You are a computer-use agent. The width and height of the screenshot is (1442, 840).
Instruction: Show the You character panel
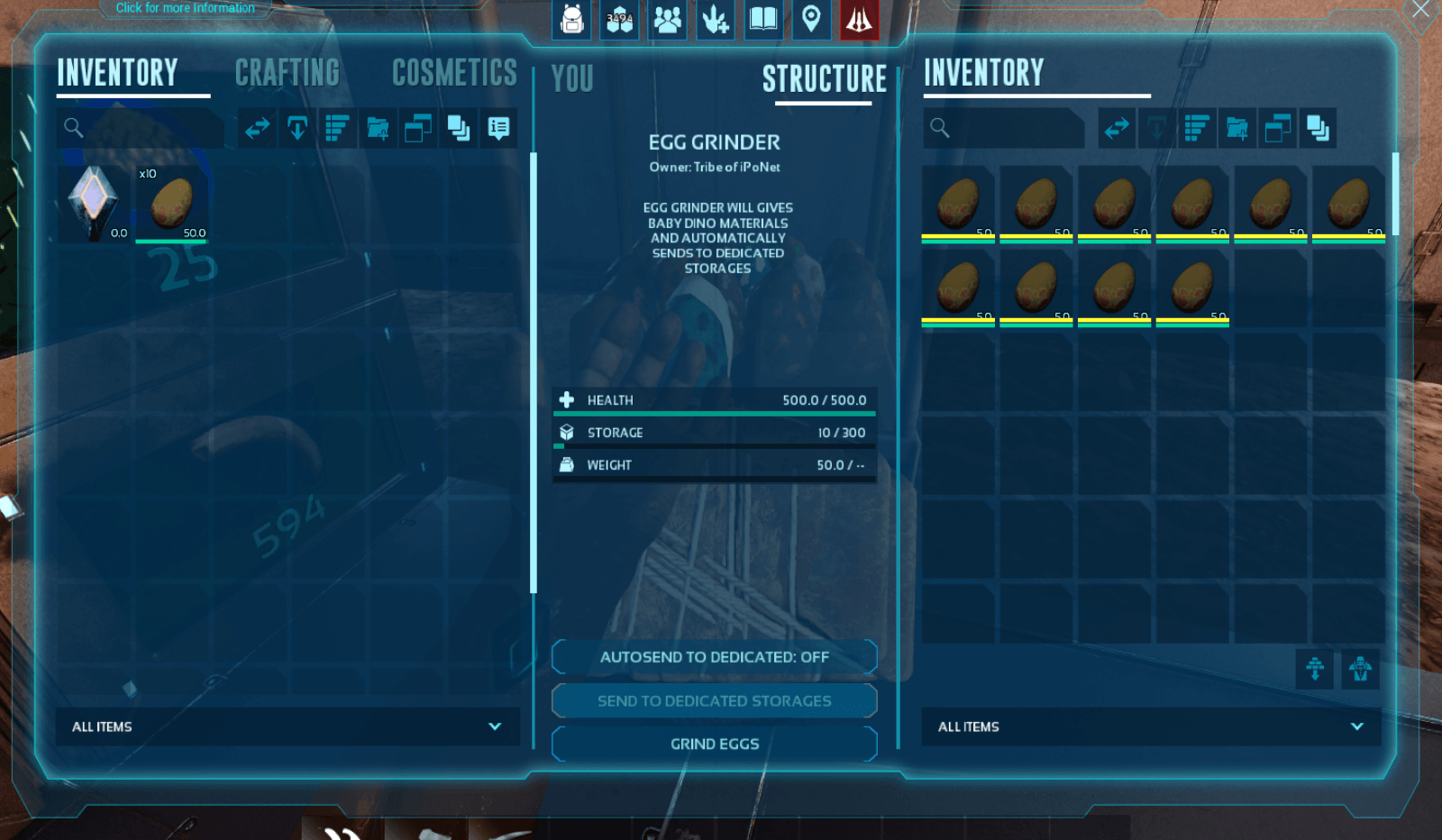click(572, 79)
